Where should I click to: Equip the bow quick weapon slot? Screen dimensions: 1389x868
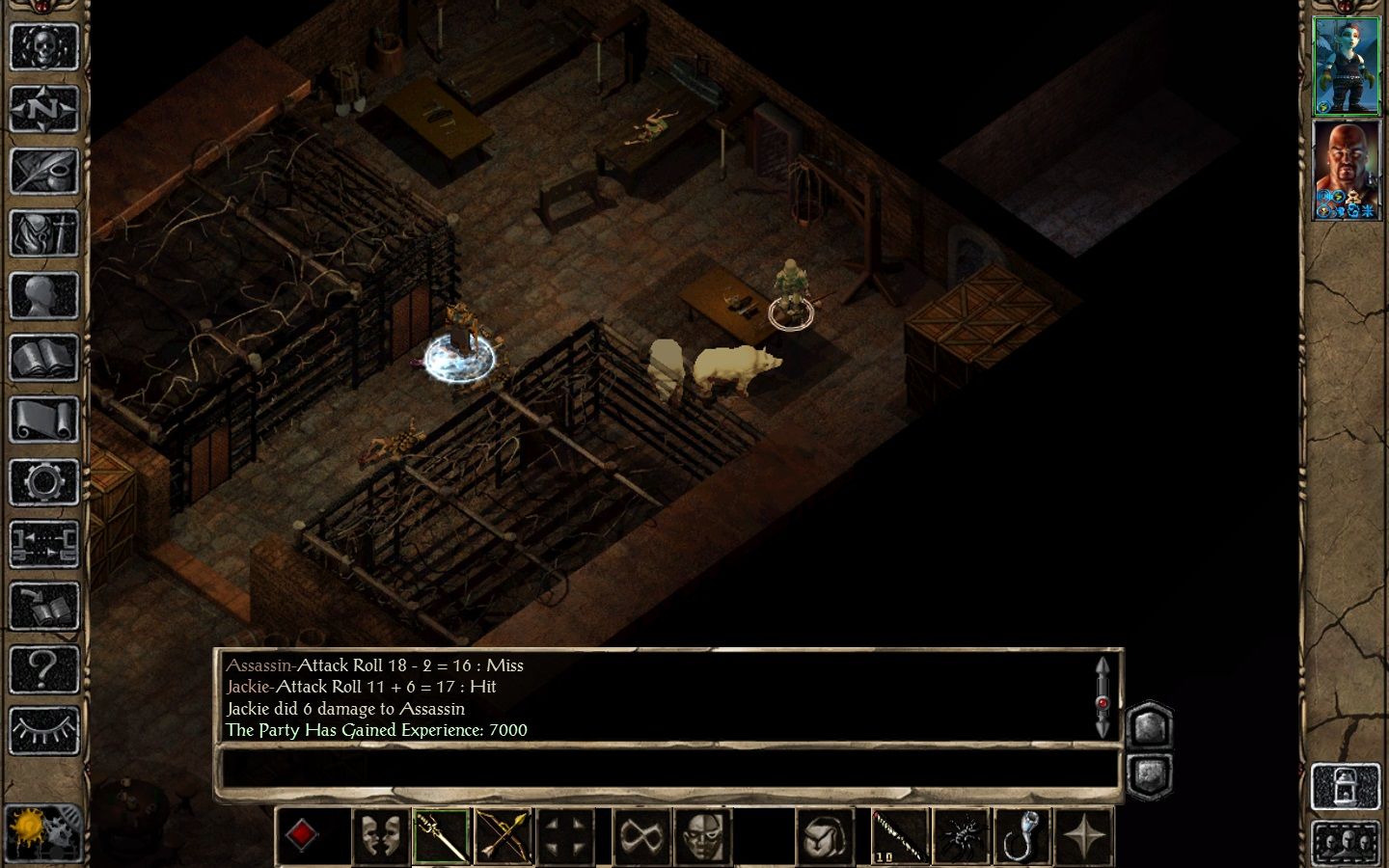(x=504, y=835)
